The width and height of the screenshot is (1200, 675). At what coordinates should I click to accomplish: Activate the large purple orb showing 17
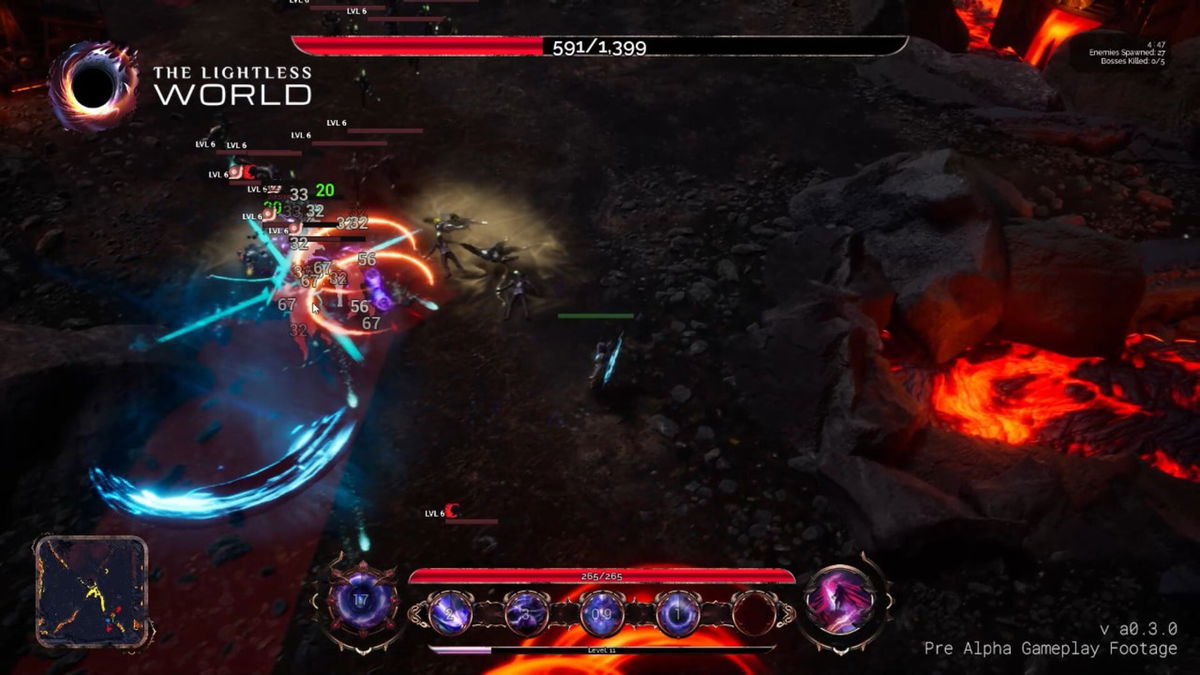(362, 602)
